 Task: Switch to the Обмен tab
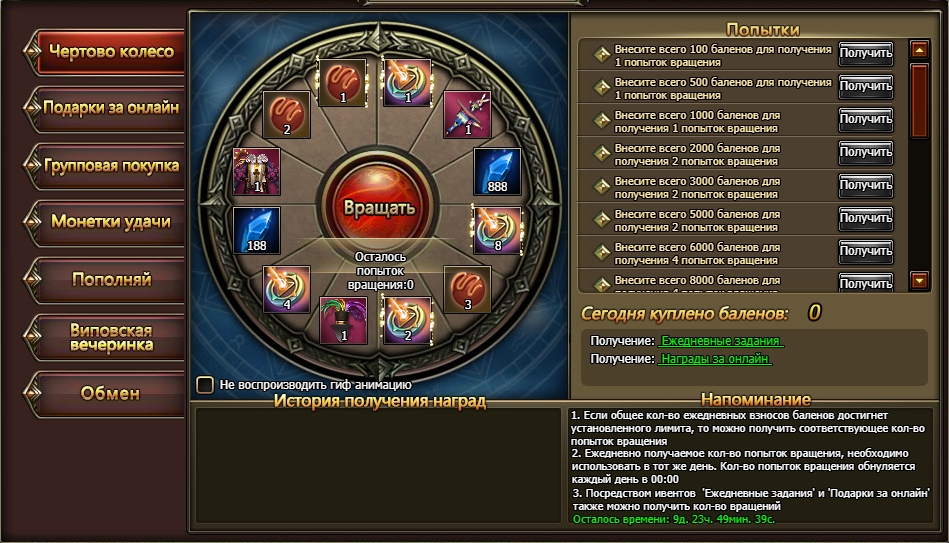tap(110, 393)
